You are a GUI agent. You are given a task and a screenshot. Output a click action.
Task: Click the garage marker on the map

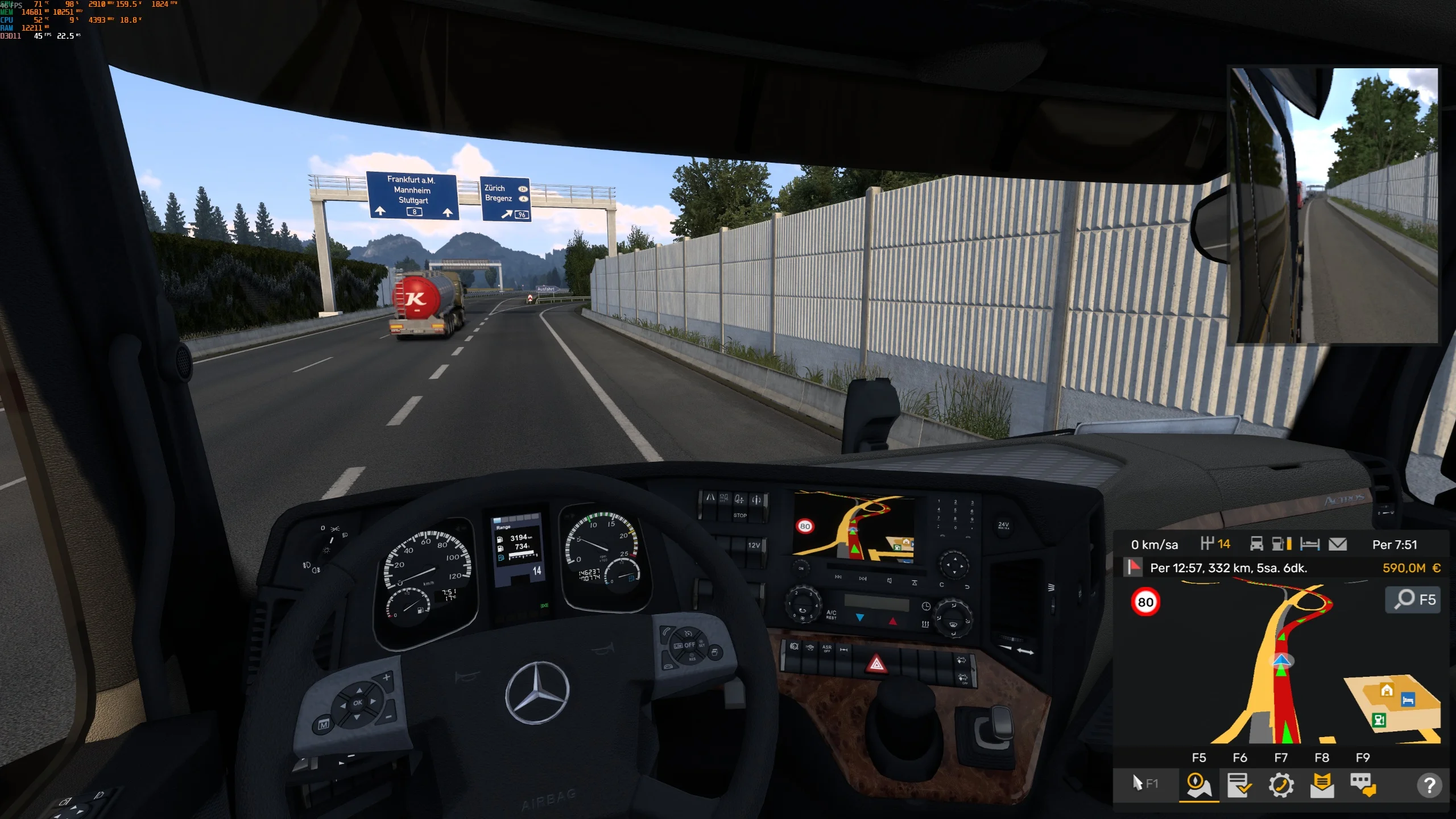pos(1387,690)
